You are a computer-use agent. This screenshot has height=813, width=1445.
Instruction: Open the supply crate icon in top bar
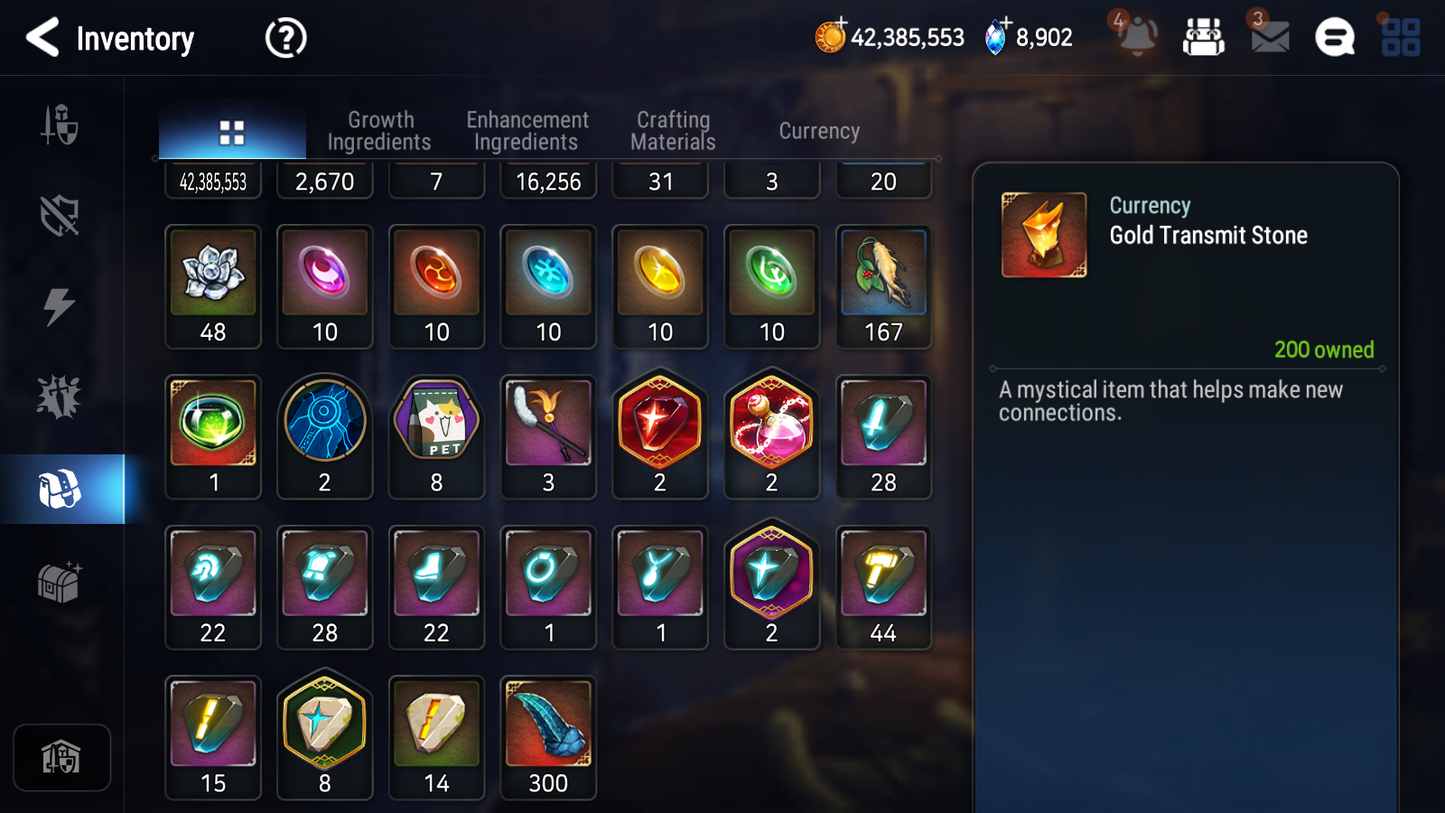1203,37
